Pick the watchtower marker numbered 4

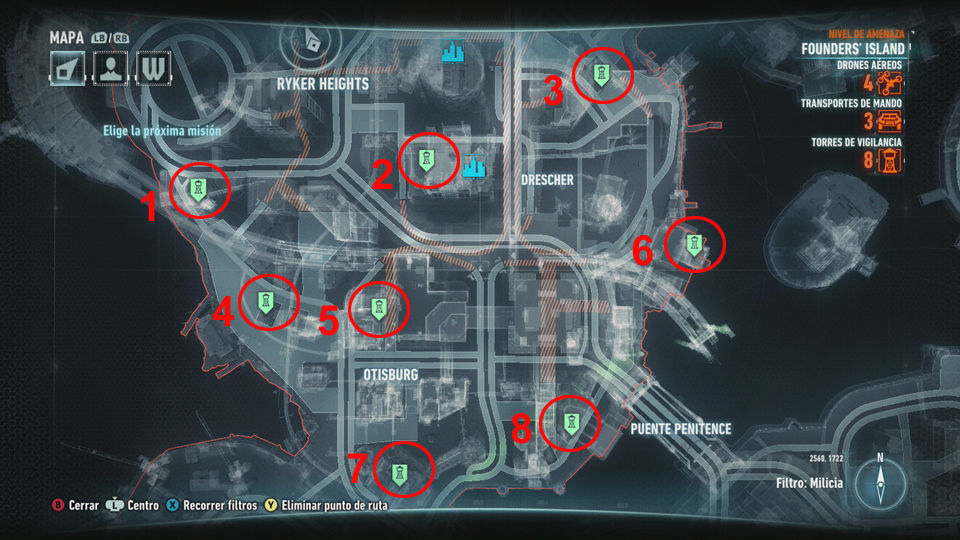(267, 302)
